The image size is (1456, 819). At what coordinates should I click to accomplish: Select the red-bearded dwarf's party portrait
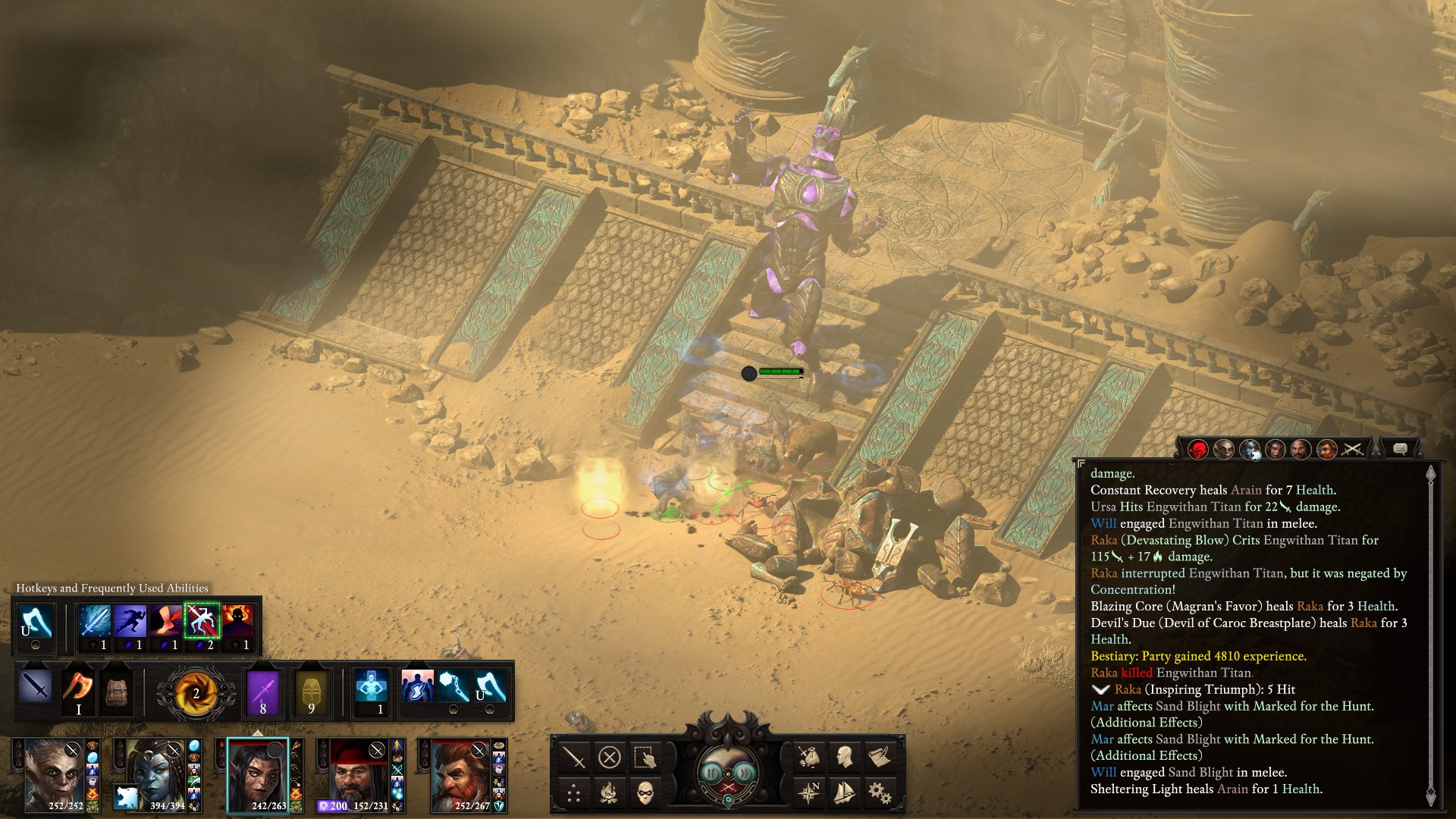(461, 775)
